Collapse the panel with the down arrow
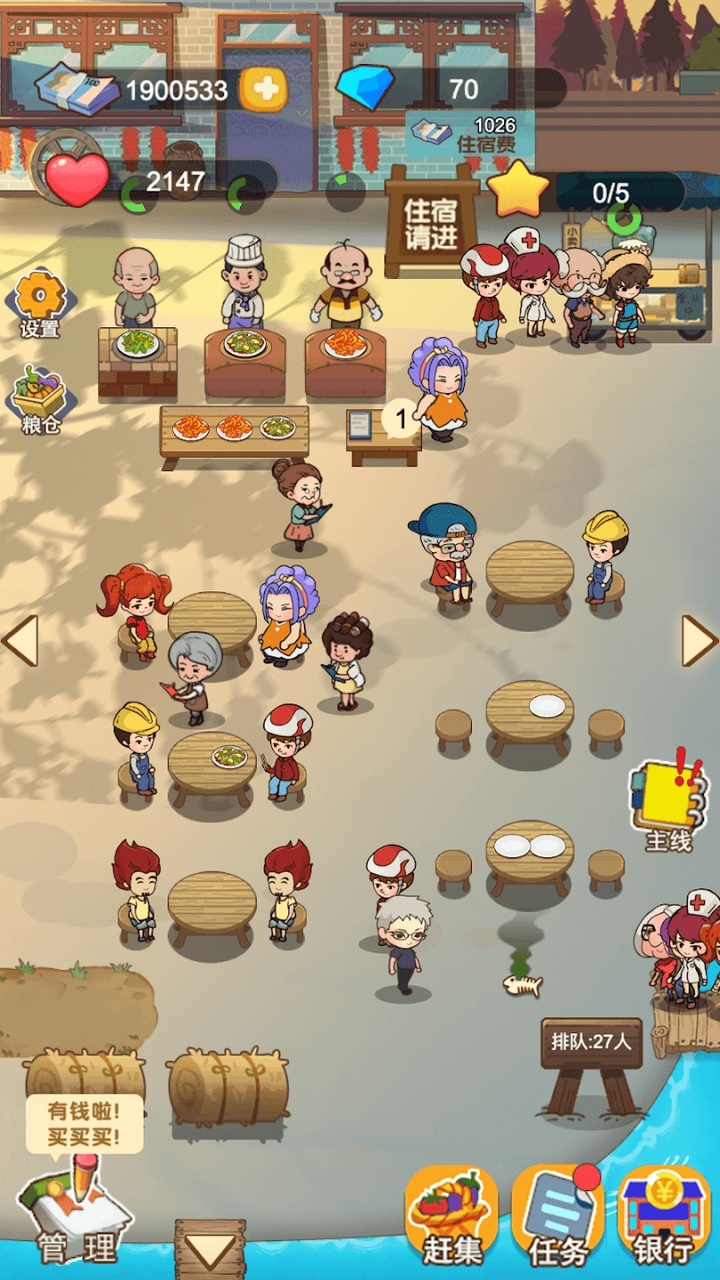This screenshot has width=720, height=1280. [x=210, y=1250]
